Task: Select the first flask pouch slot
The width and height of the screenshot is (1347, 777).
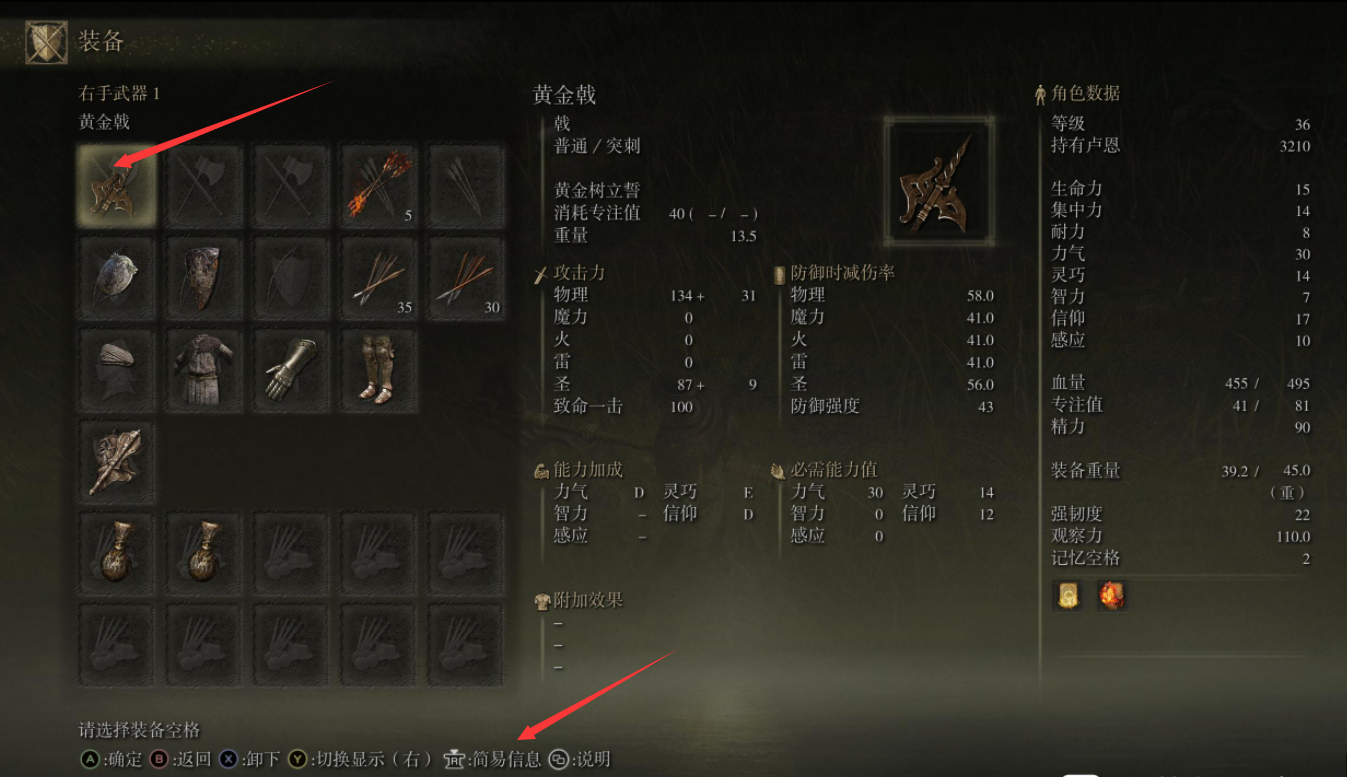Action: 116,552
